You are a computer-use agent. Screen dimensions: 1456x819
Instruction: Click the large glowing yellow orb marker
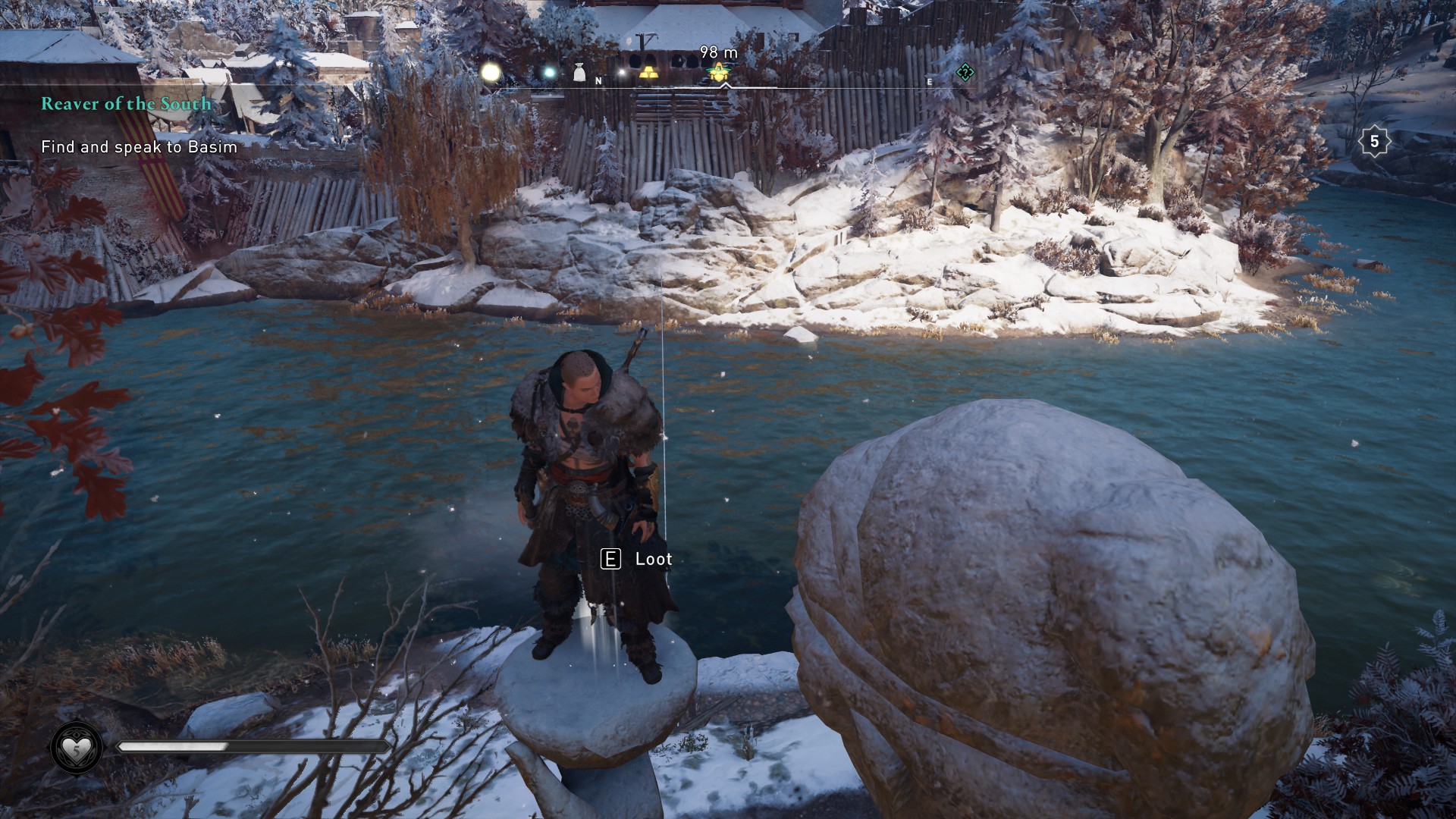(x=491, y=72)
